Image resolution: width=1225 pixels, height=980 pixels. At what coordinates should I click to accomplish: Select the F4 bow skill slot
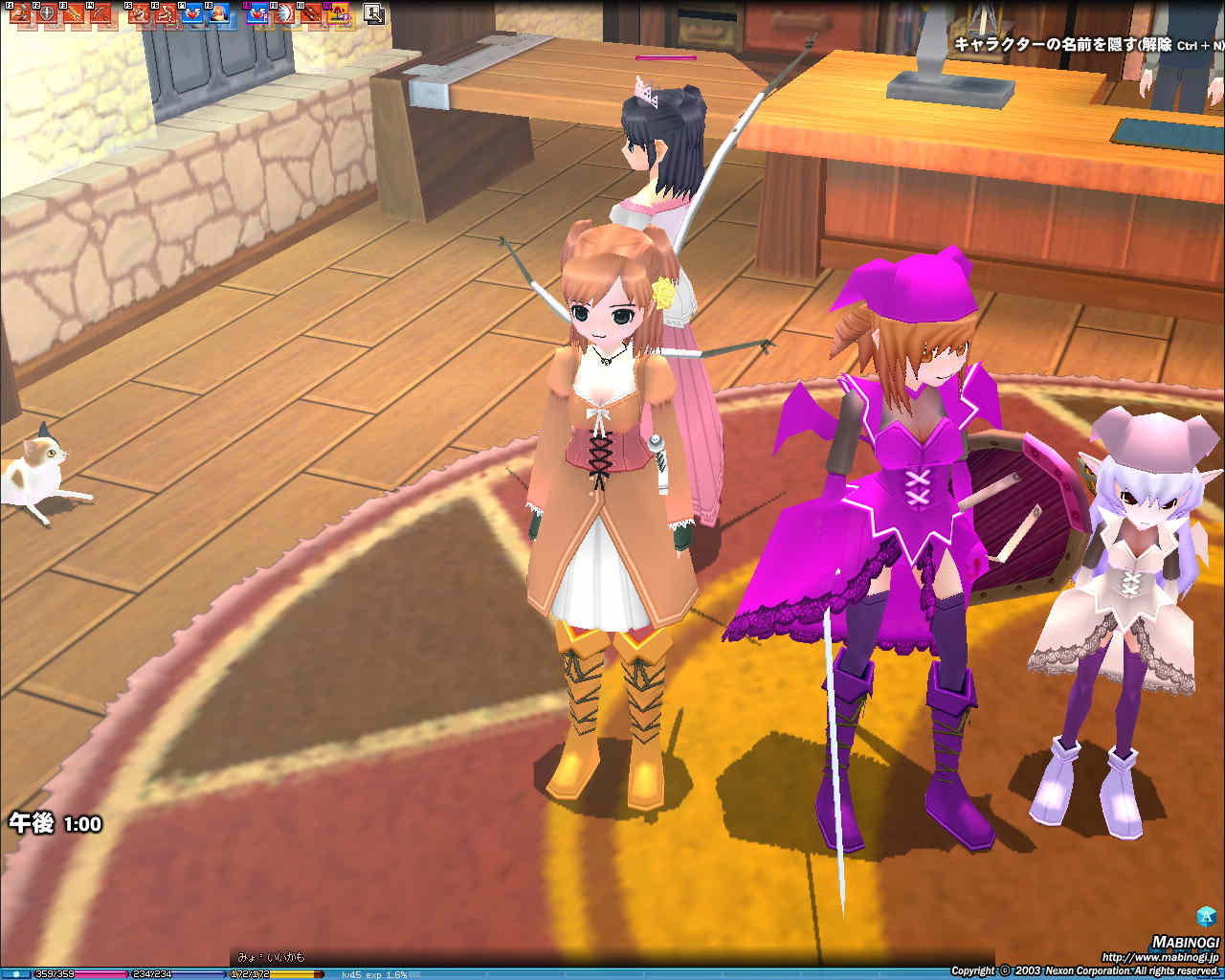click(x=101, y=14)
